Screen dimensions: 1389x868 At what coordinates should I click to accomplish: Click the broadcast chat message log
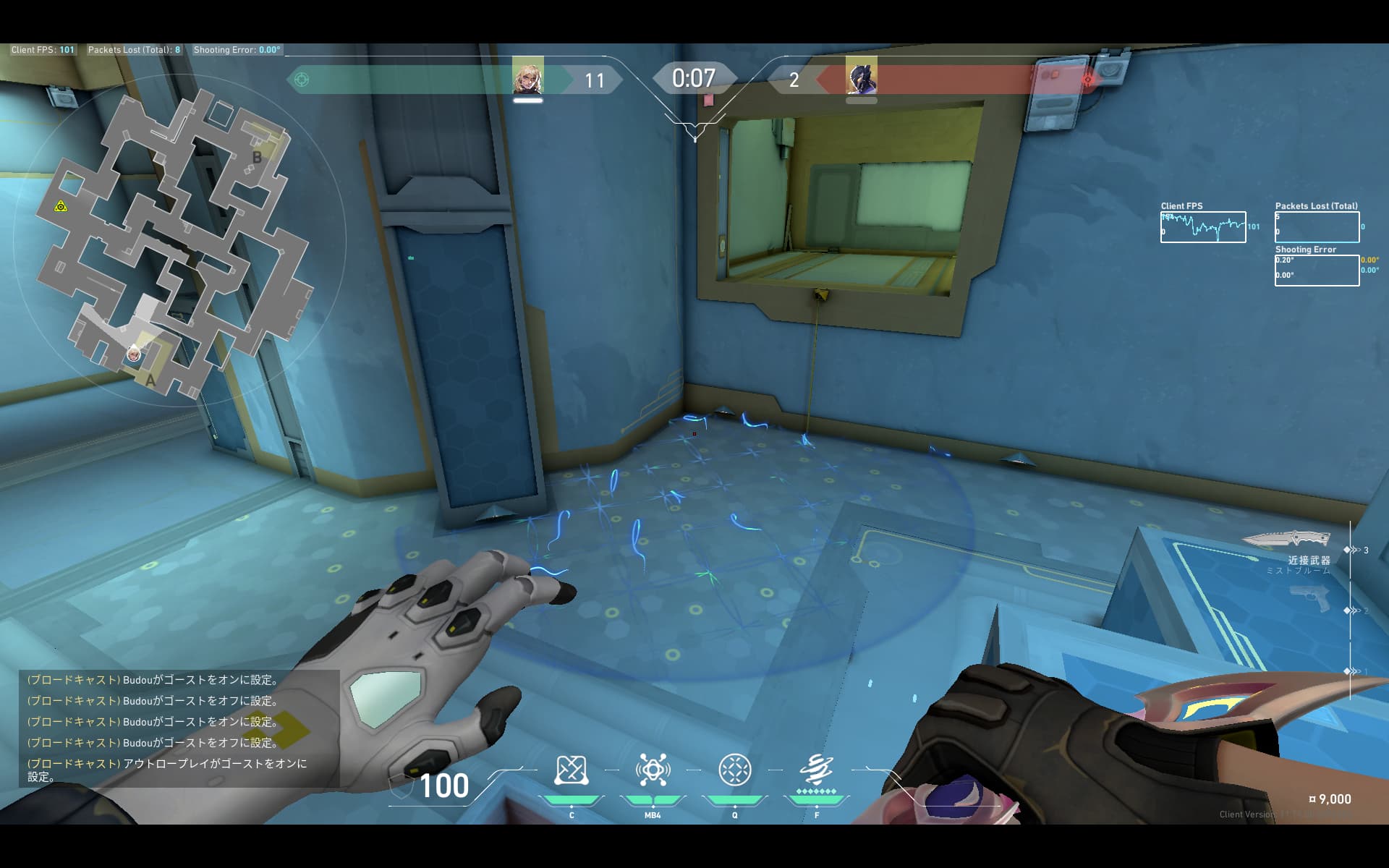point(179,728)
